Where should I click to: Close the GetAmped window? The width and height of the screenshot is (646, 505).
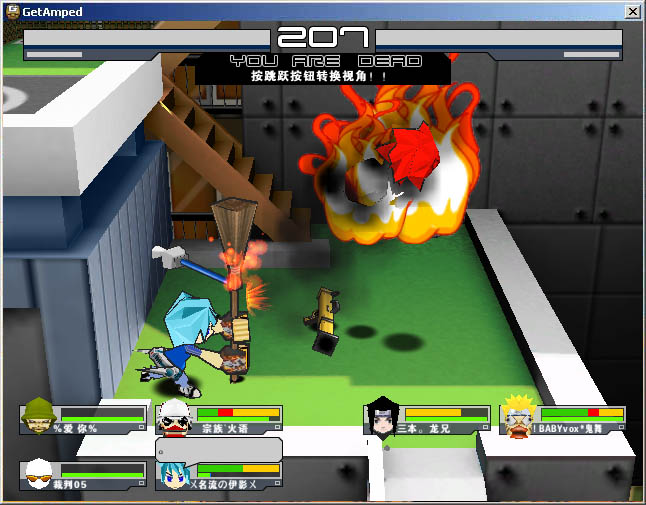632,11
